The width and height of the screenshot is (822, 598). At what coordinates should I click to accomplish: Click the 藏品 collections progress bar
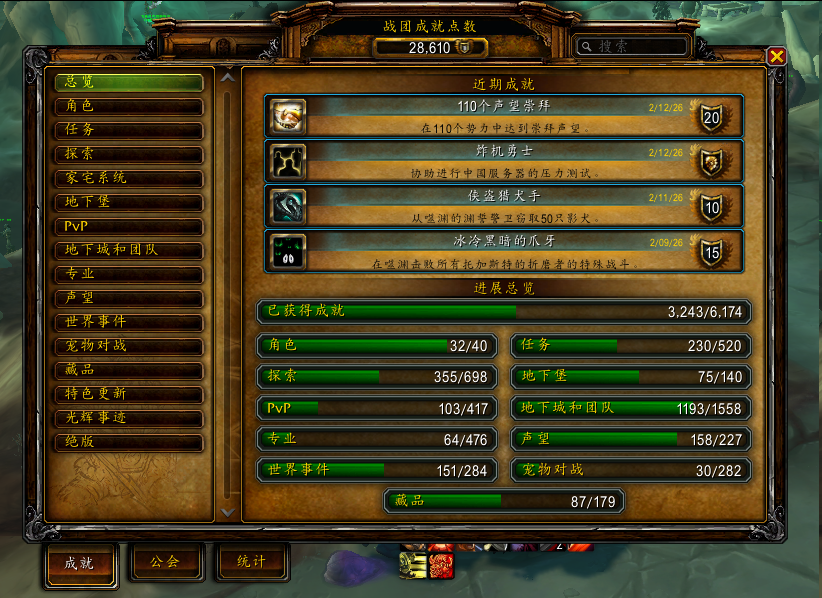click(504, 501)
